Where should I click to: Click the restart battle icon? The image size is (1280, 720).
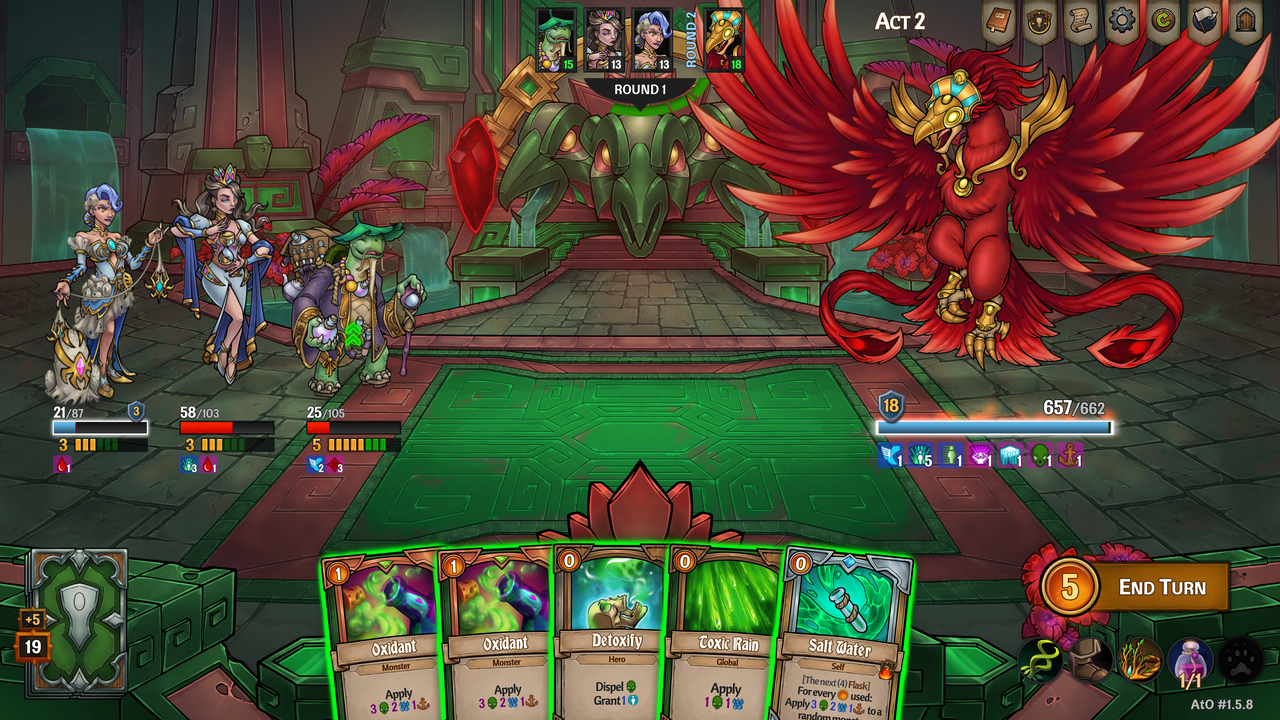(1163, 20)
